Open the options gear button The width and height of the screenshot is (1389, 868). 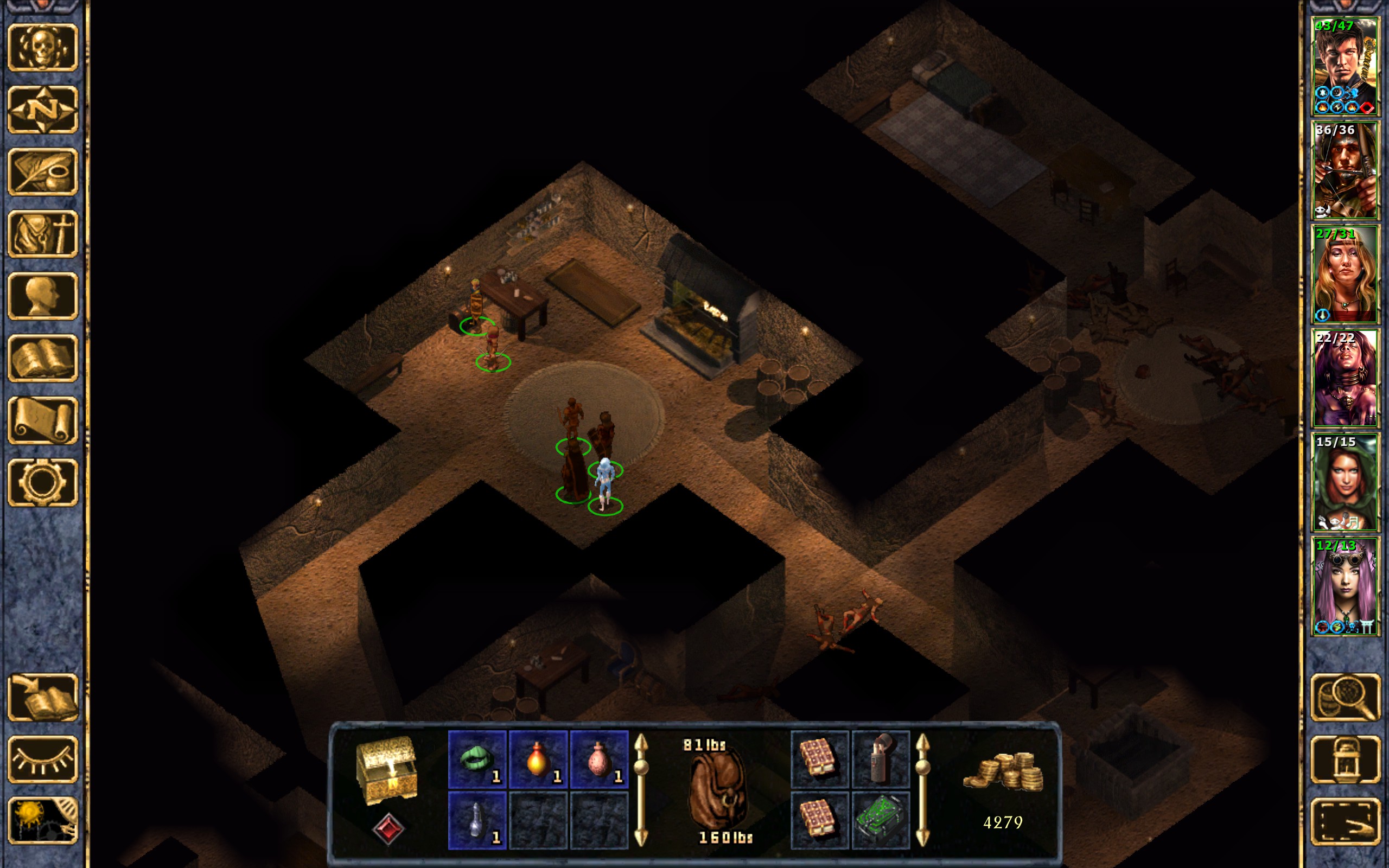click(42, 482)
